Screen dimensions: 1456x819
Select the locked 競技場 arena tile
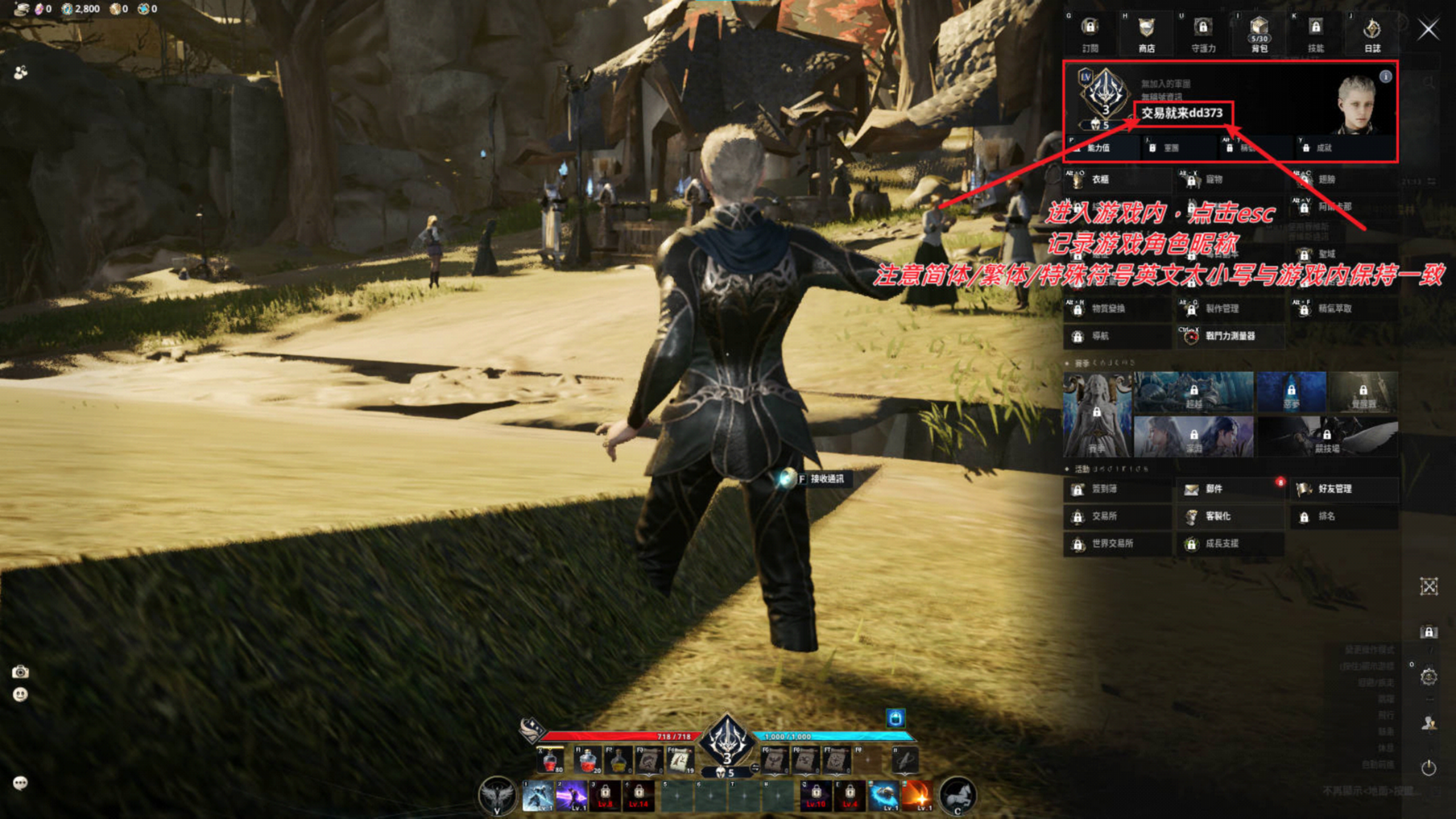(1327, 437)
